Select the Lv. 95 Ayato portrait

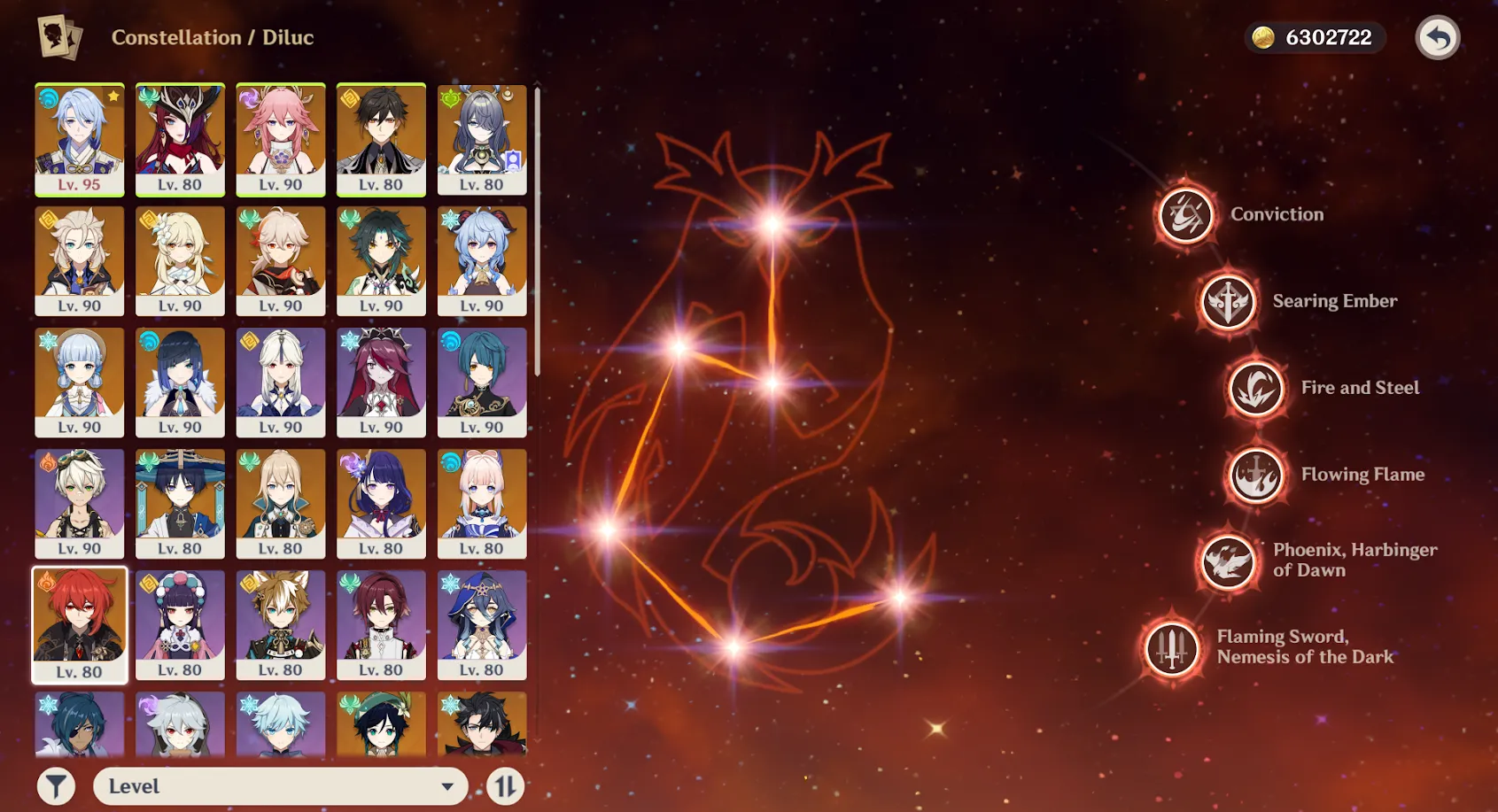pos(80,137)
